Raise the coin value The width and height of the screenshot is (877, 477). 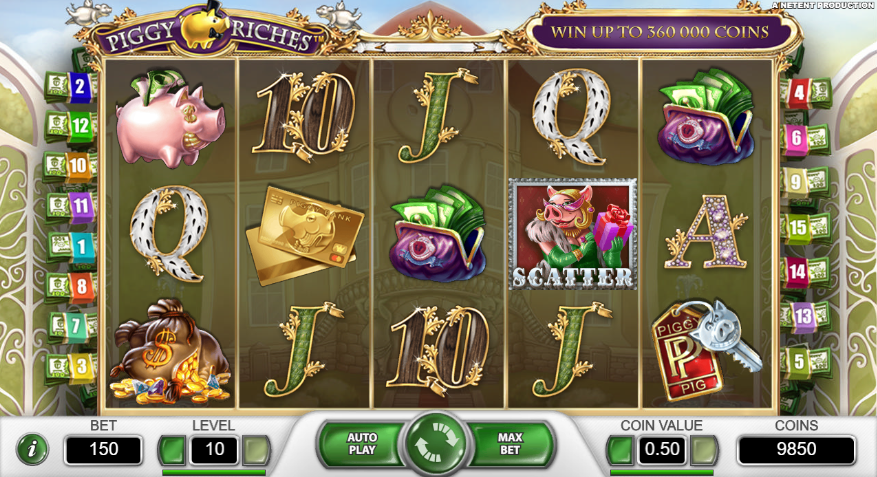[x=704, y=450]
